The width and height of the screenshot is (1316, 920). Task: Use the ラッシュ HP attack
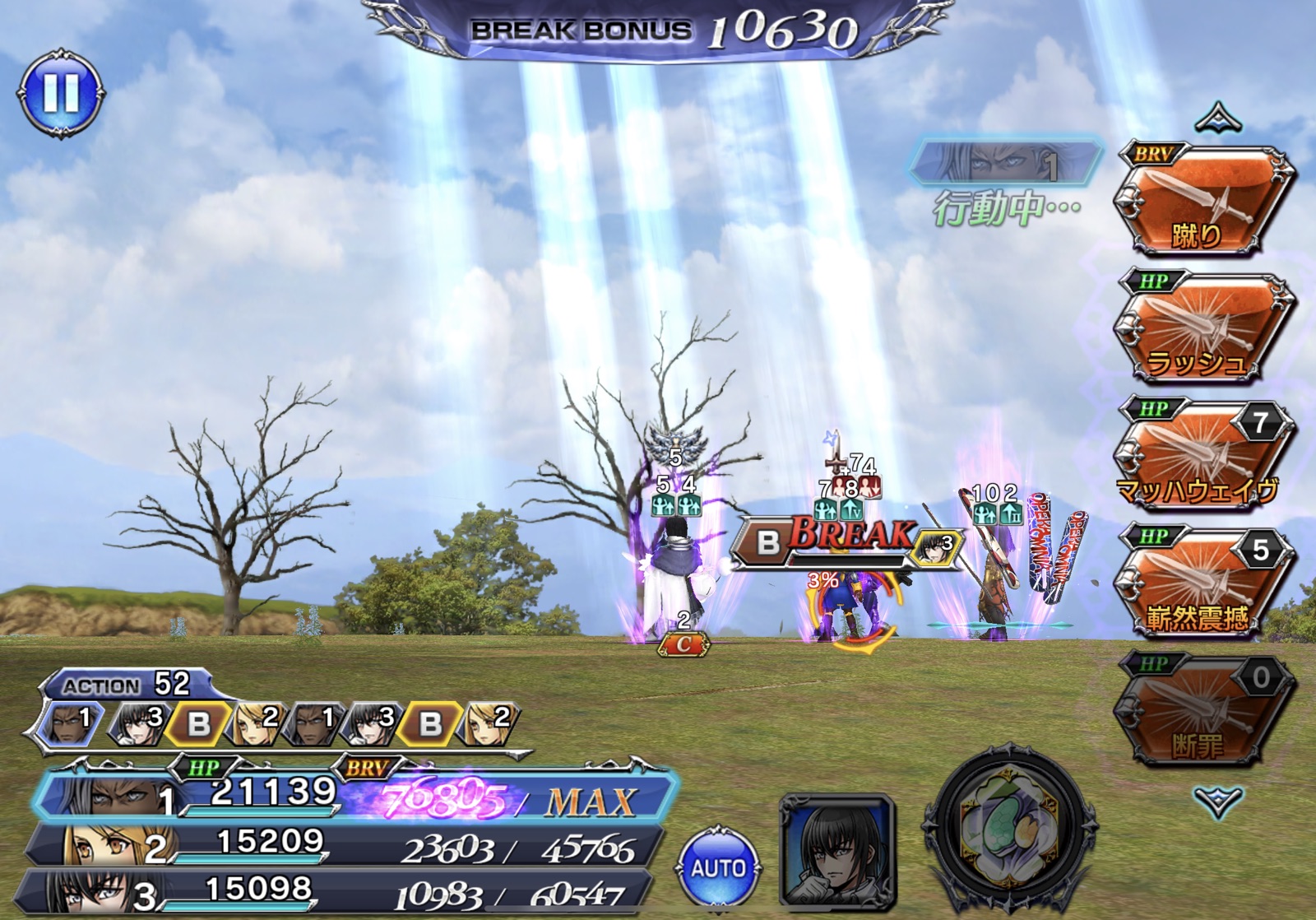pyautogui.click(x=1202, y=329)
